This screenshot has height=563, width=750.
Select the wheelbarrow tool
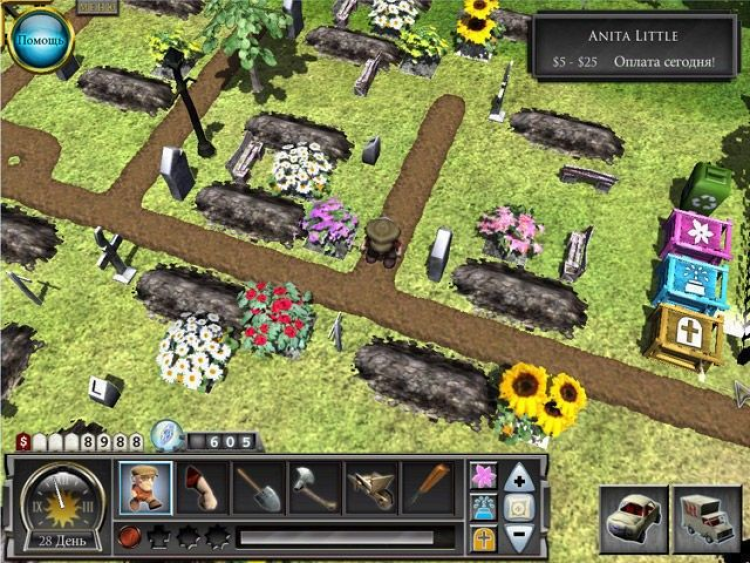tap(371, 488)
